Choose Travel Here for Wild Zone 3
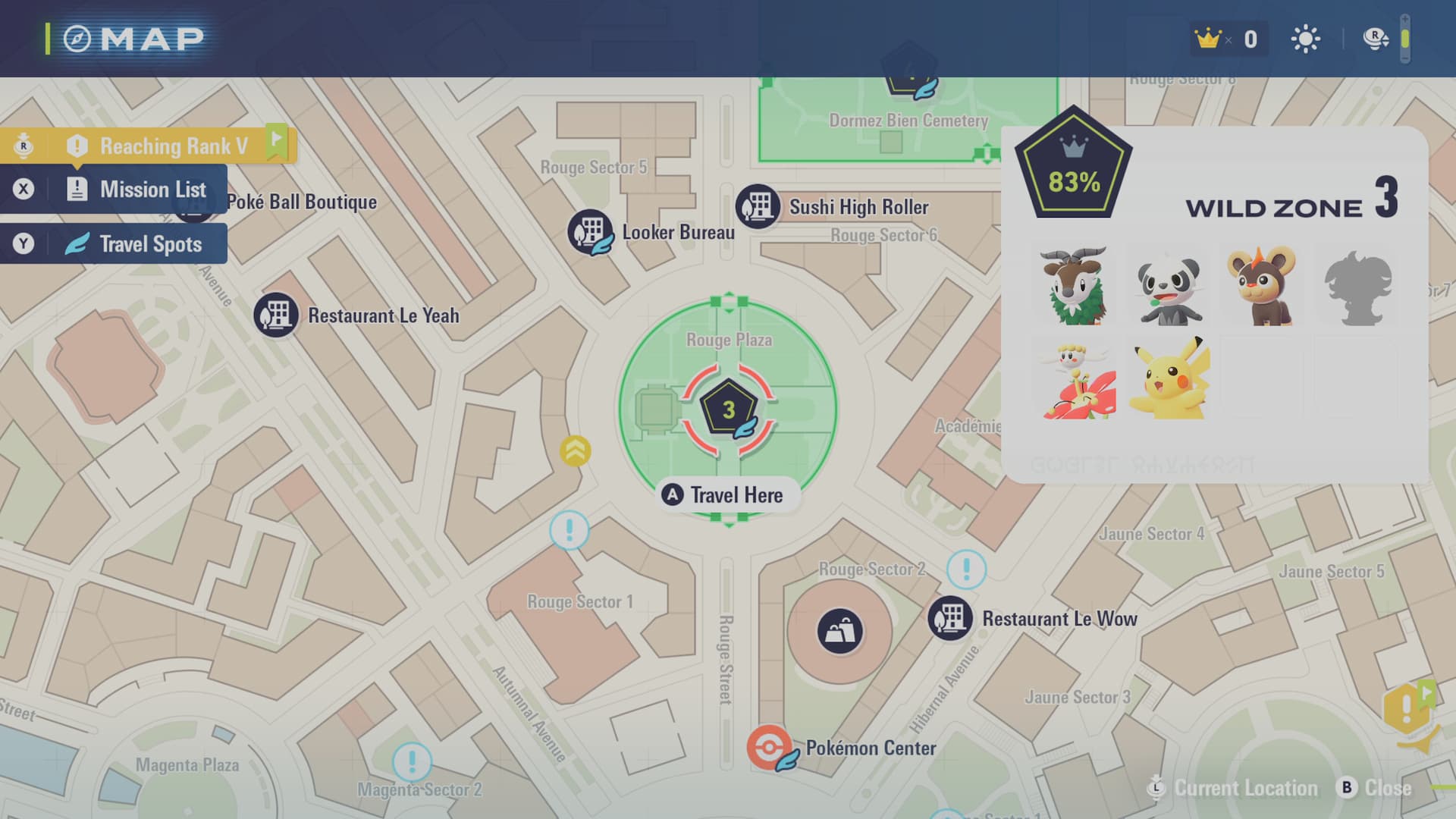The height and width of the screenshot is (819, 1456). click(x=728, y=495)
